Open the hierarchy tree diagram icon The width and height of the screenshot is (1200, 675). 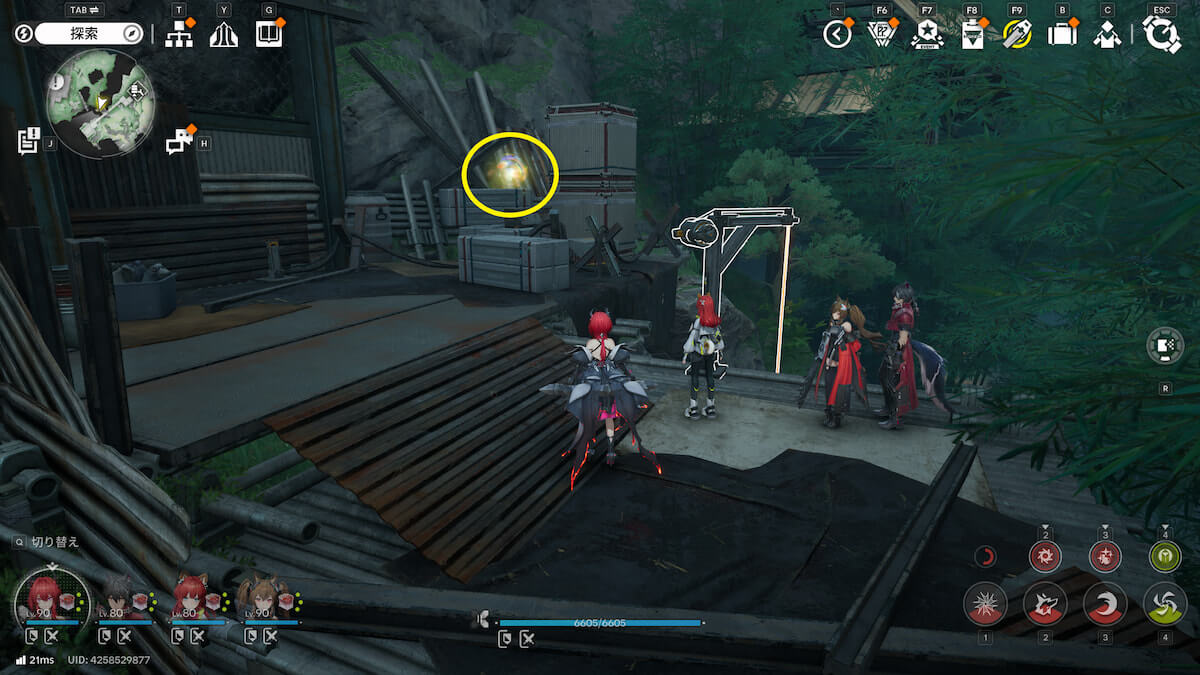coord(179,34)
